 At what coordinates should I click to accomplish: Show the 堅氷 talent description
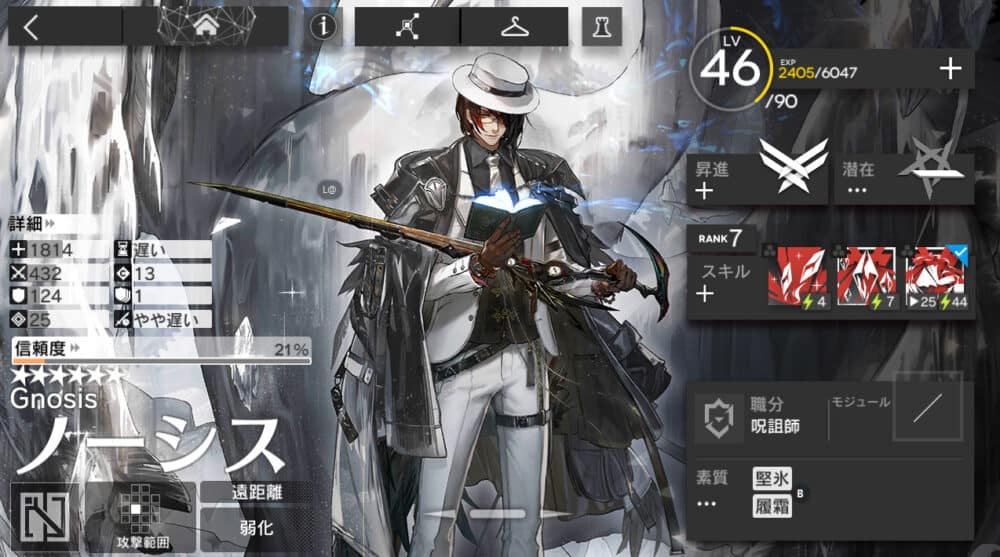[x=771, y=479]
